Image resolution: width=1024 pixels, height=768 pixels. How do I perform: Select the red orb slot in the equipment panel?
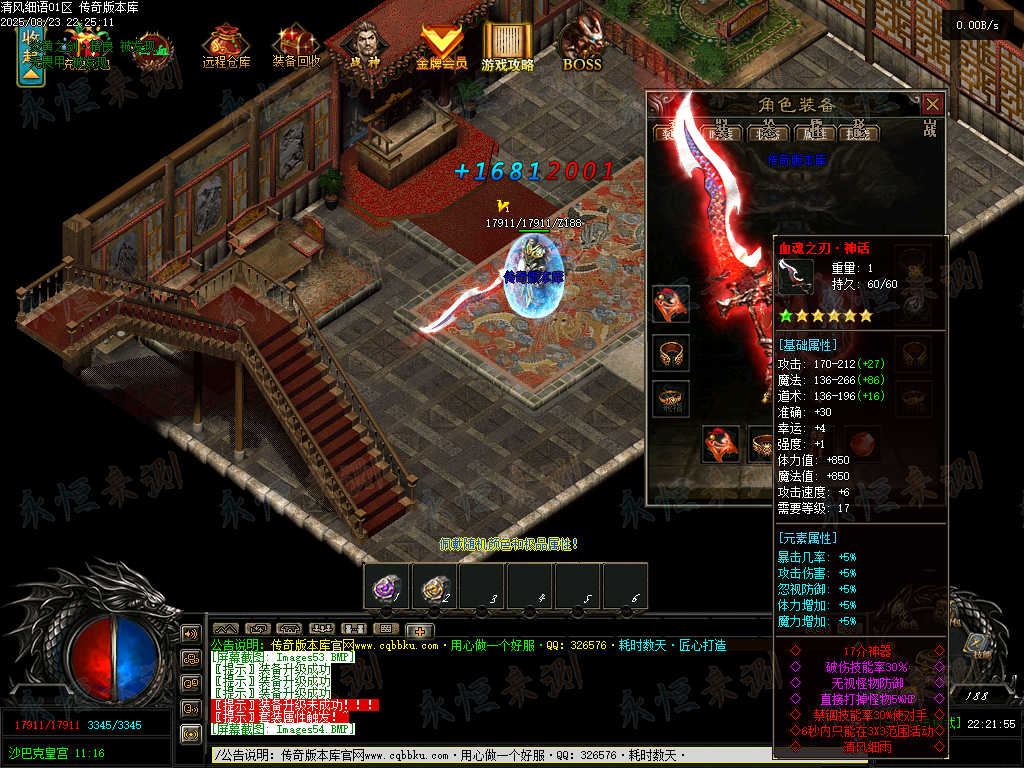(861, 443)
